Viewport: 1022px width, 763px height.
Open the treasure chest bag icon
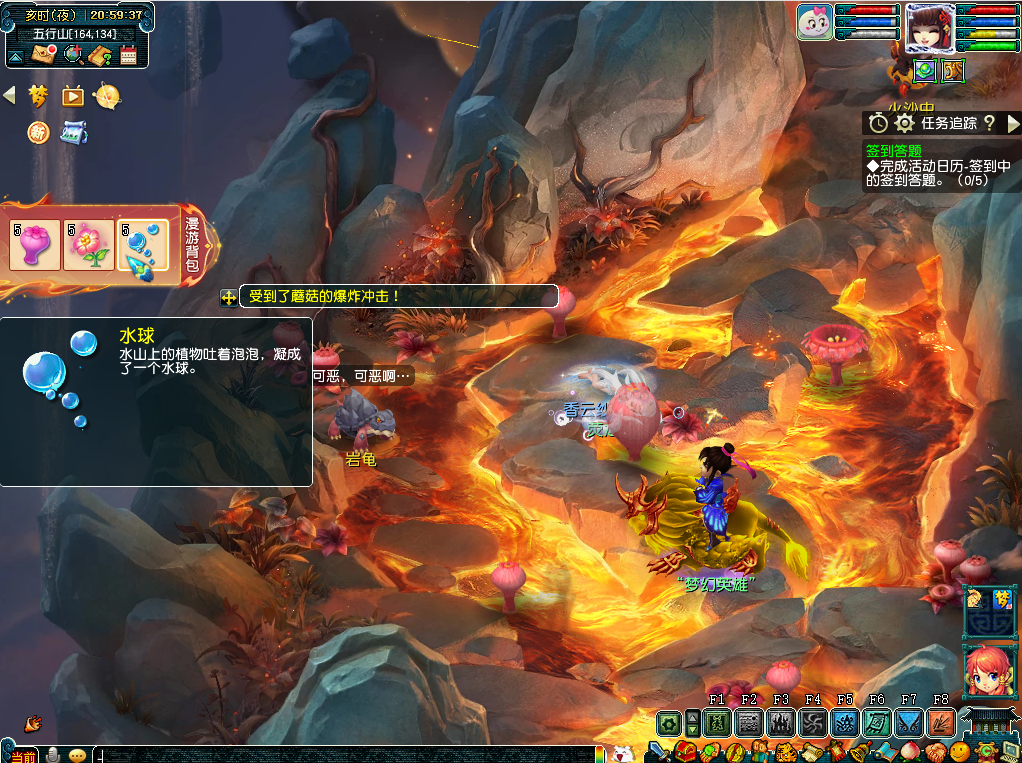686,751
